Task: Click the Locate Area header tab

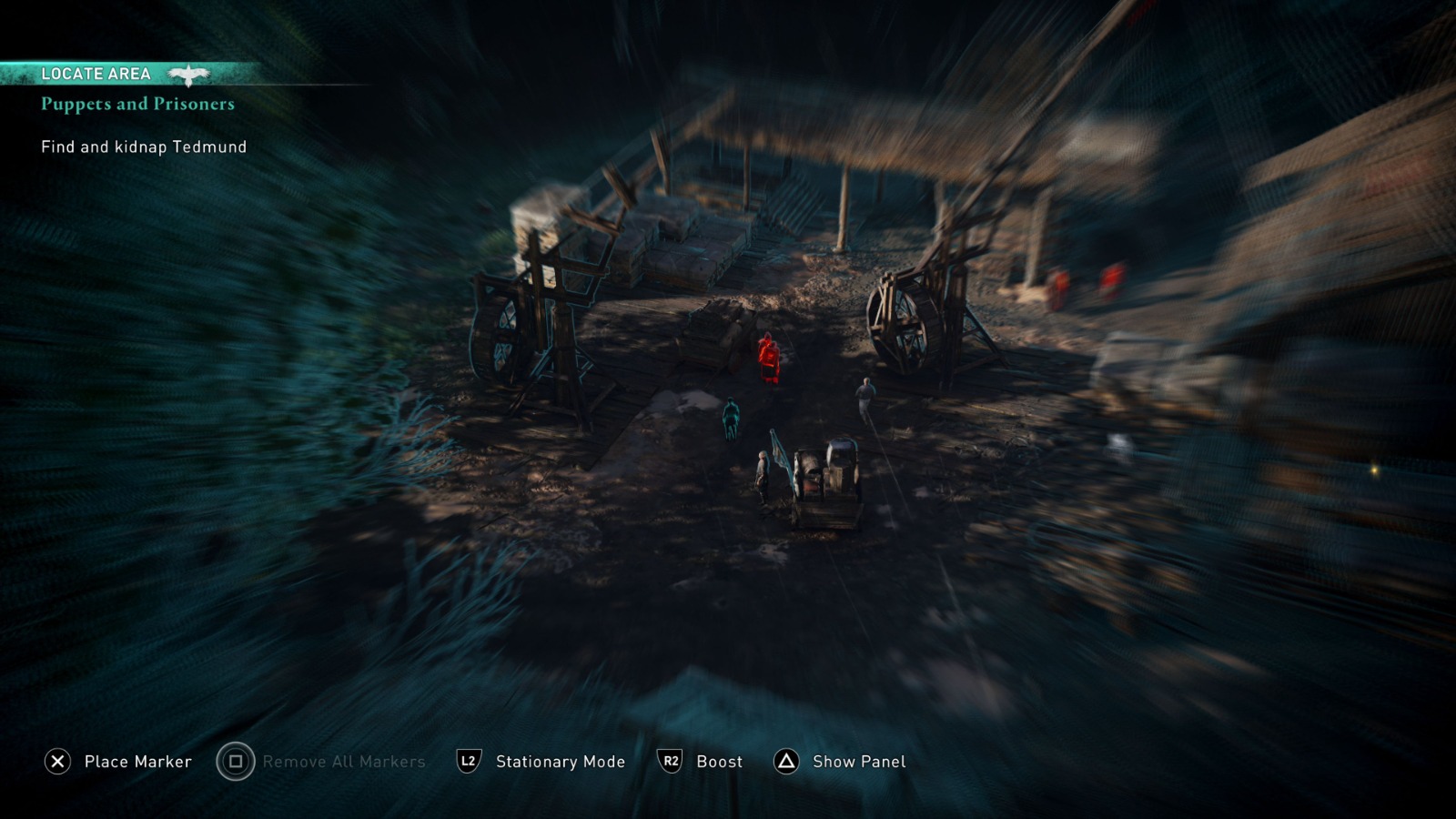Action: pyautogui.click(x=96, y=74)
